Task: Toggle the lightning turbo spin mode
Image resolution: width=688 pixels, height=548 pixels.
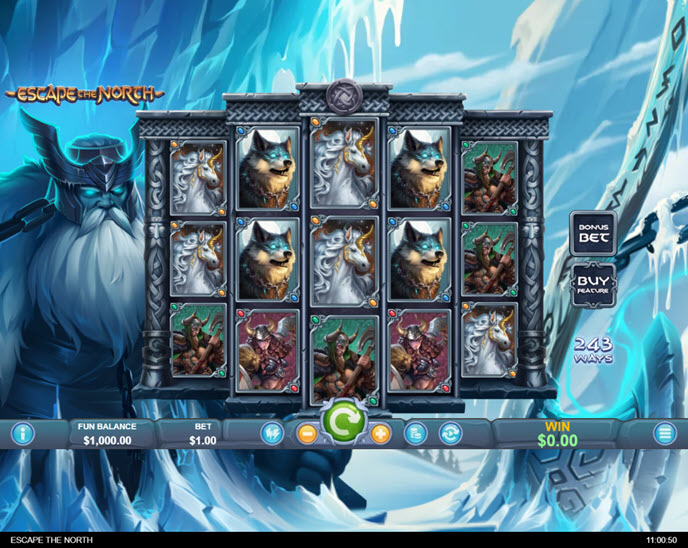Action: click(269, 434)
